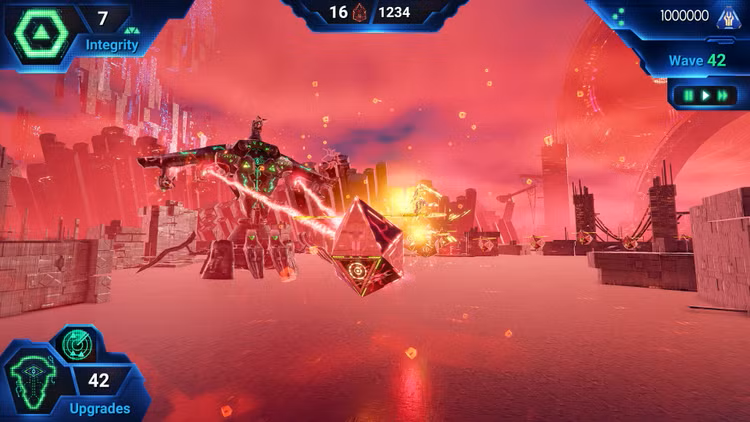
Task: Pause the game with the pause button
Action: click(x=689, y=96)
